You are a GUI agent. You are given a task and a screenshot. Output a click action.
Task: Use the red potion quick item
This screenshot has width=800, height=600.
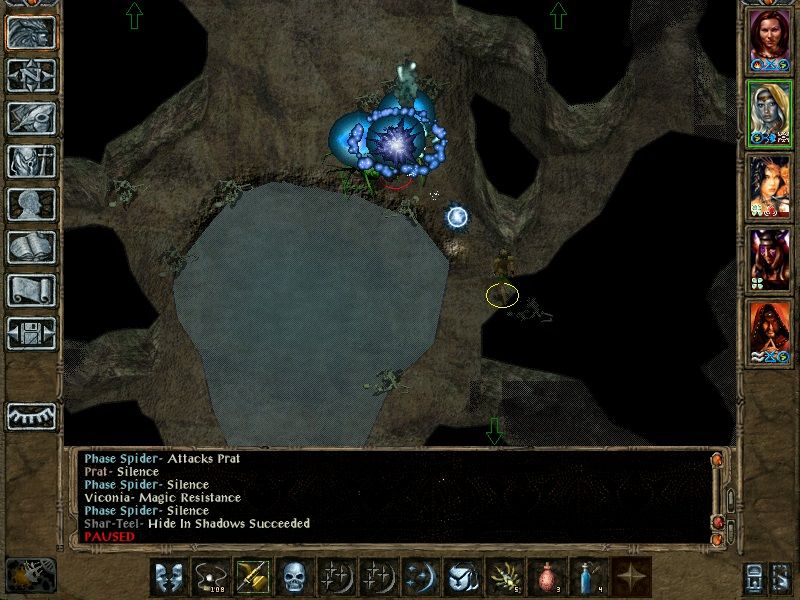545,578
